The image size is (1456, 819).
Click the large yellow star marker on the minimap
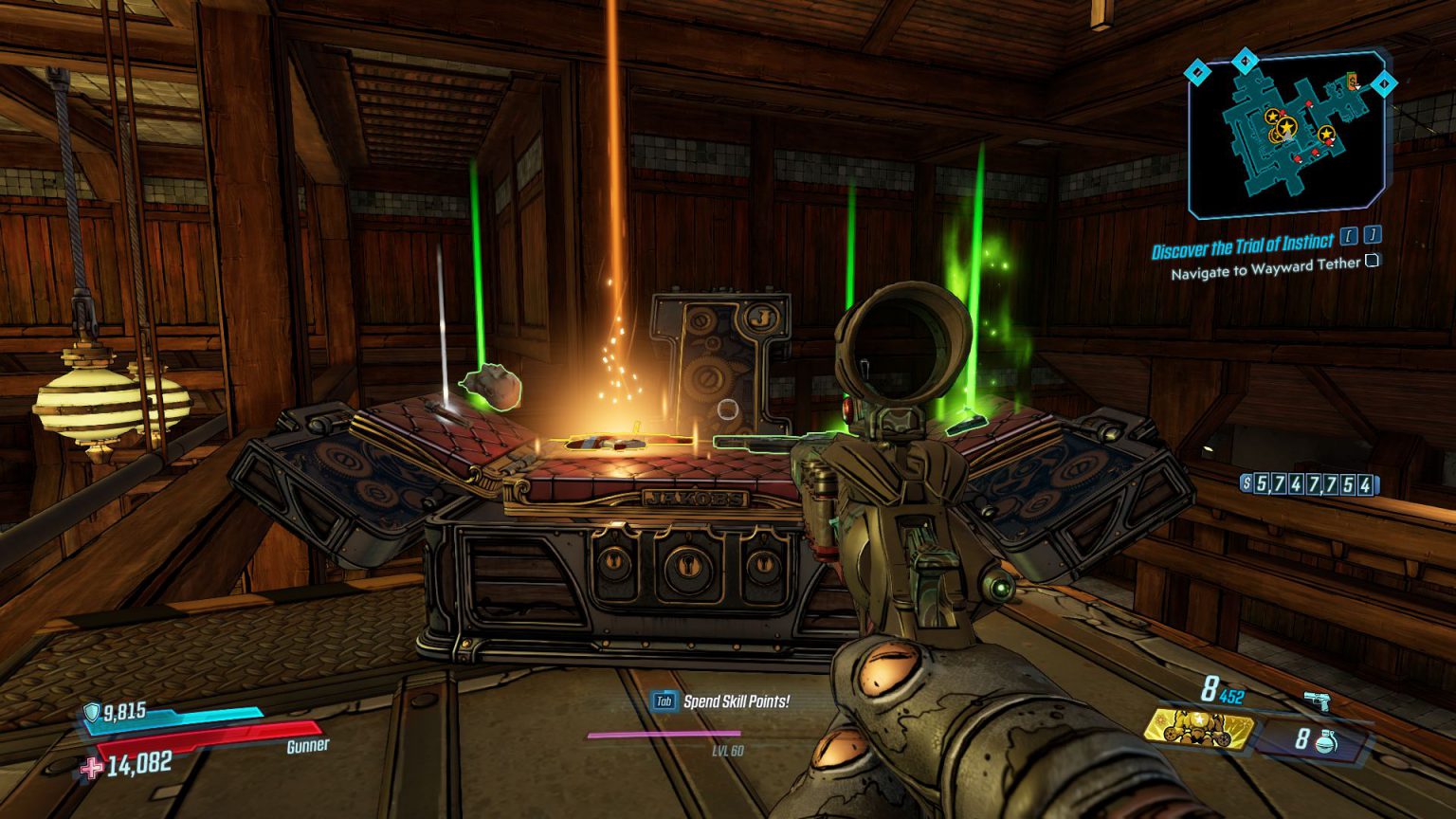point(1286,127)
